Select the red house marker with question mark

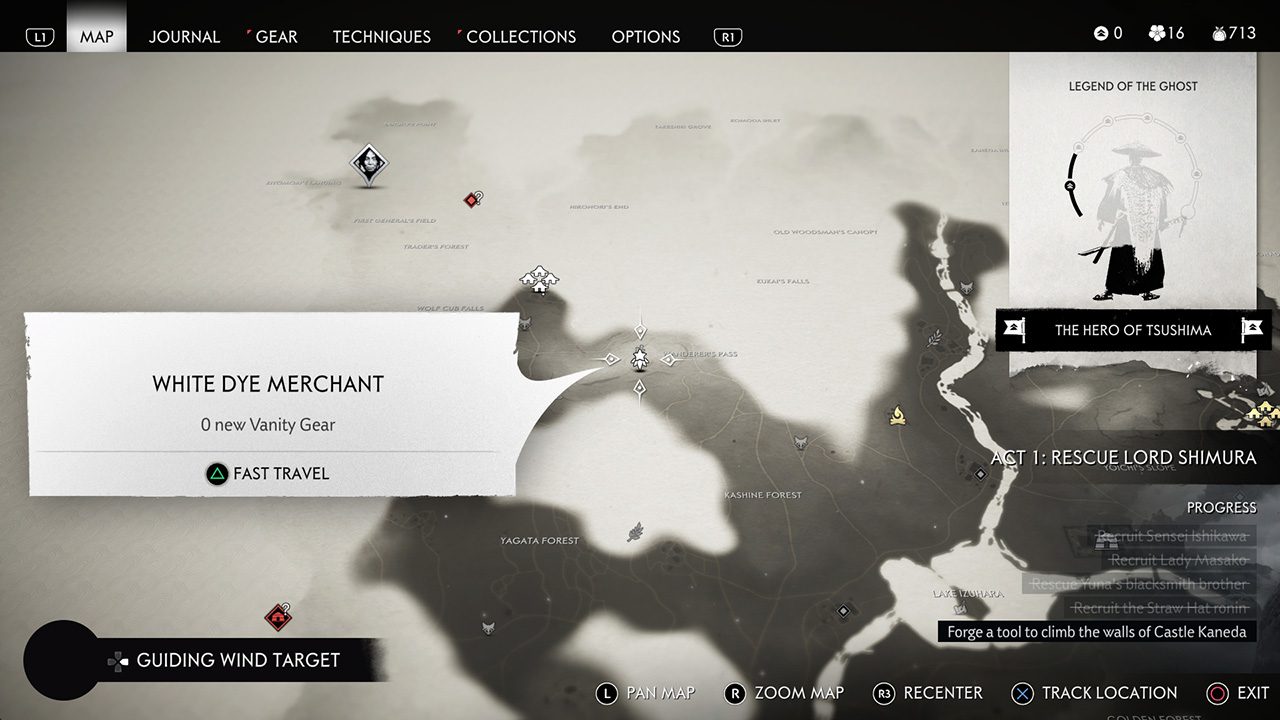click(x=279, y=616)
